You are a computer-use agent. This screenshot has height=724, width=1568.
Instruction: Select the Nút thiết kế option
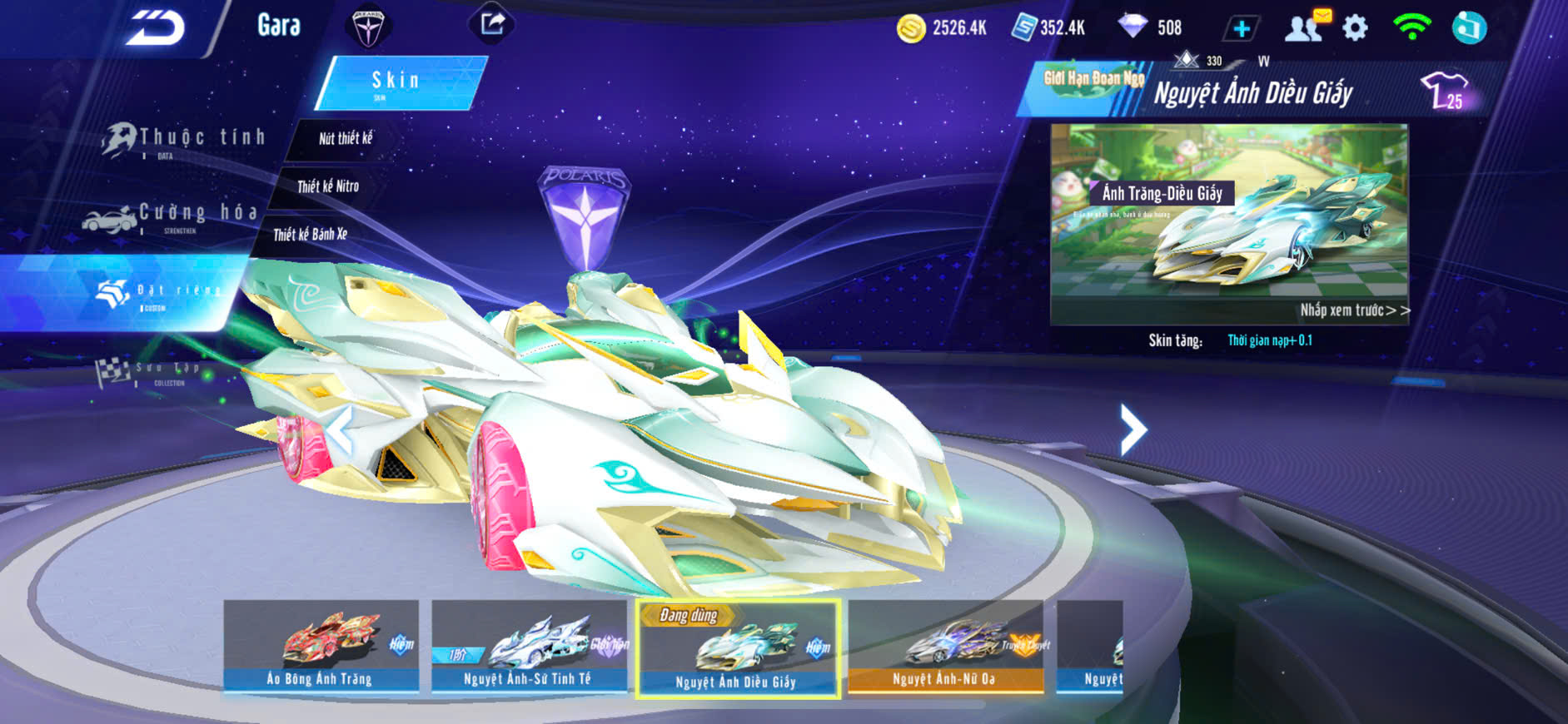[345, 138]
